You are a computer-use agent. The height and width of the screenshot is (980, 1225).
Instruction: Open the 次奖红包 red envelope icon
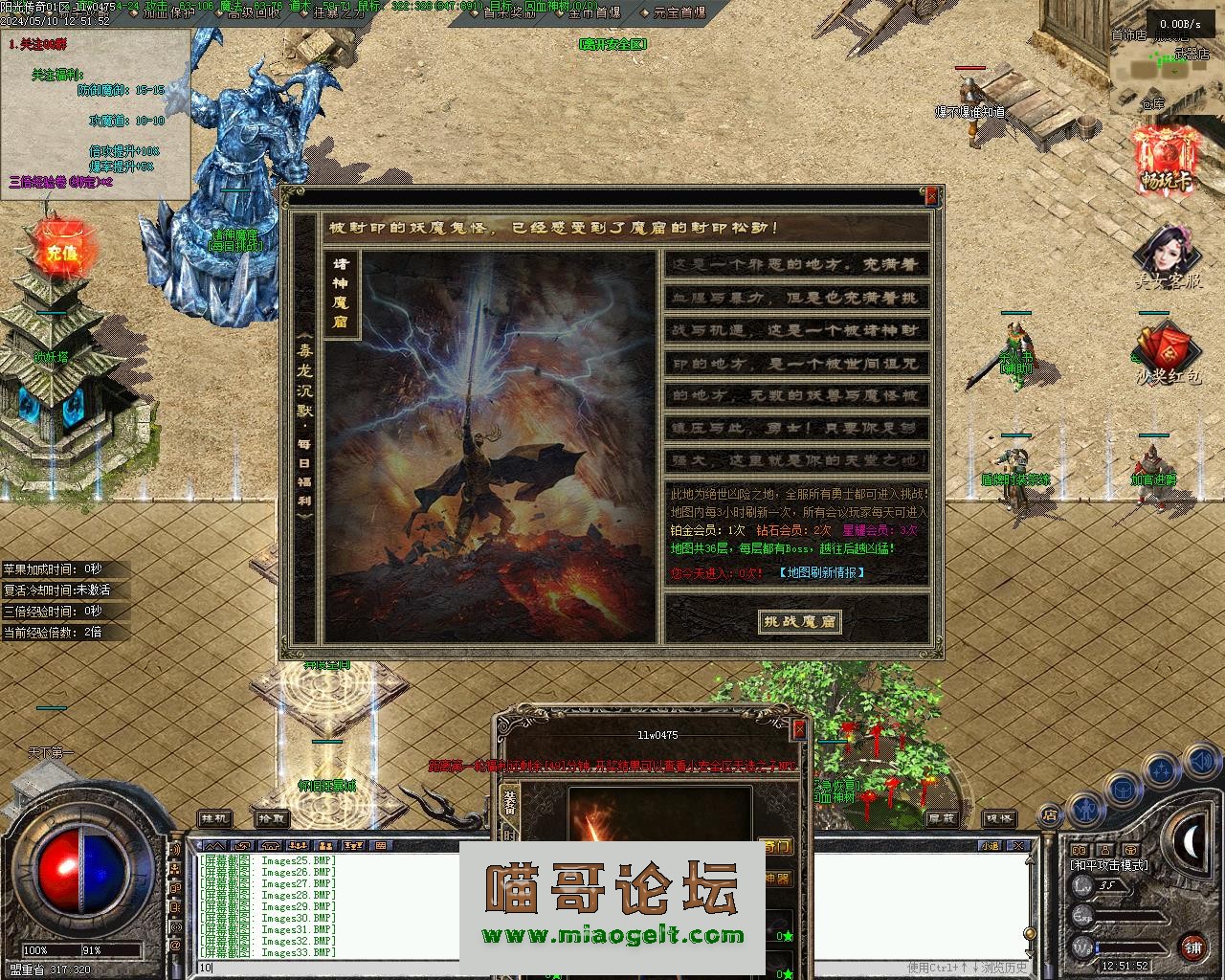click(1167, 356)
